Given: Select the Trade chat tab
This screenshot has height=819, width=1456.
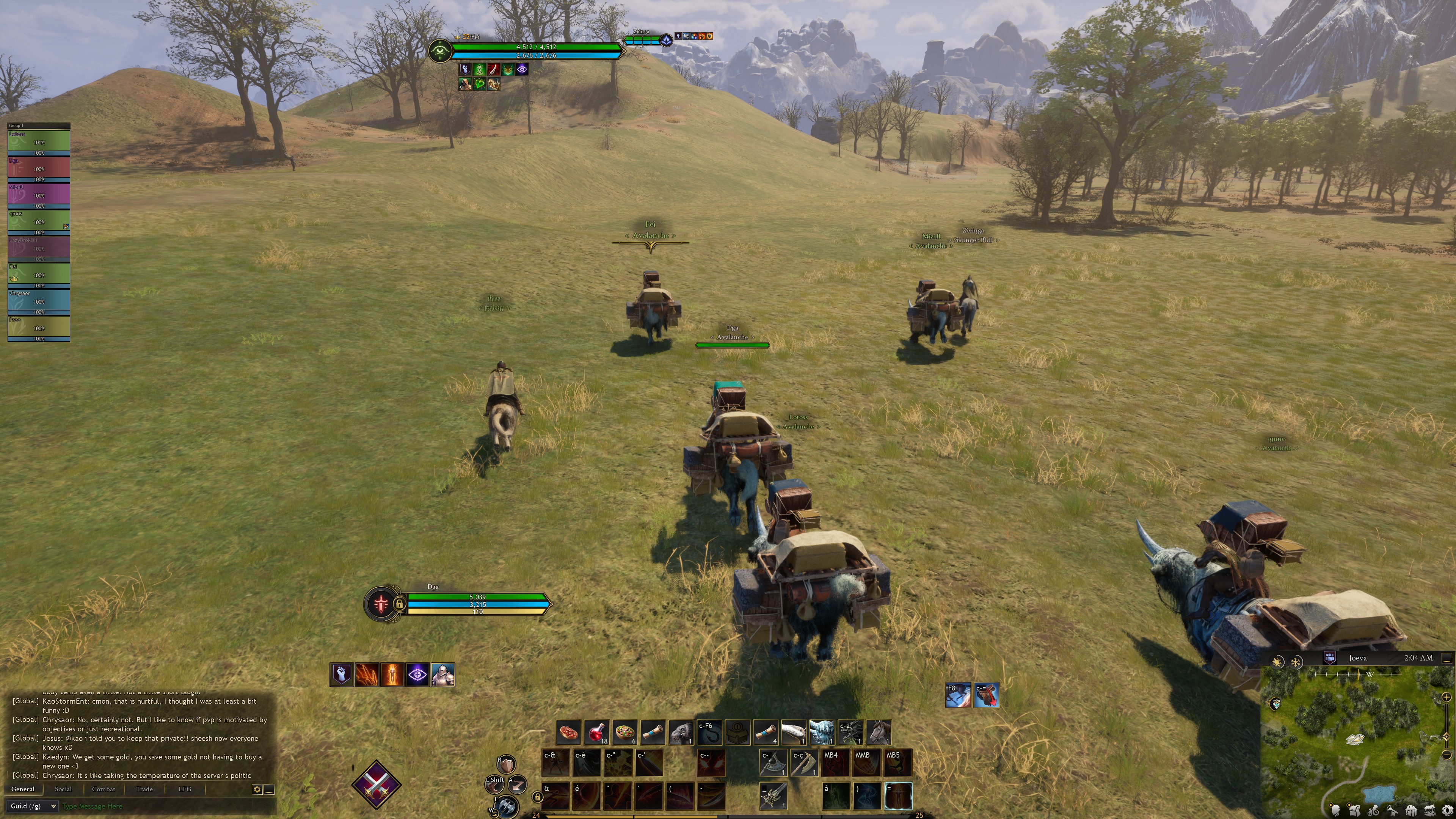Looking at the screenshot, I should 144,789.
